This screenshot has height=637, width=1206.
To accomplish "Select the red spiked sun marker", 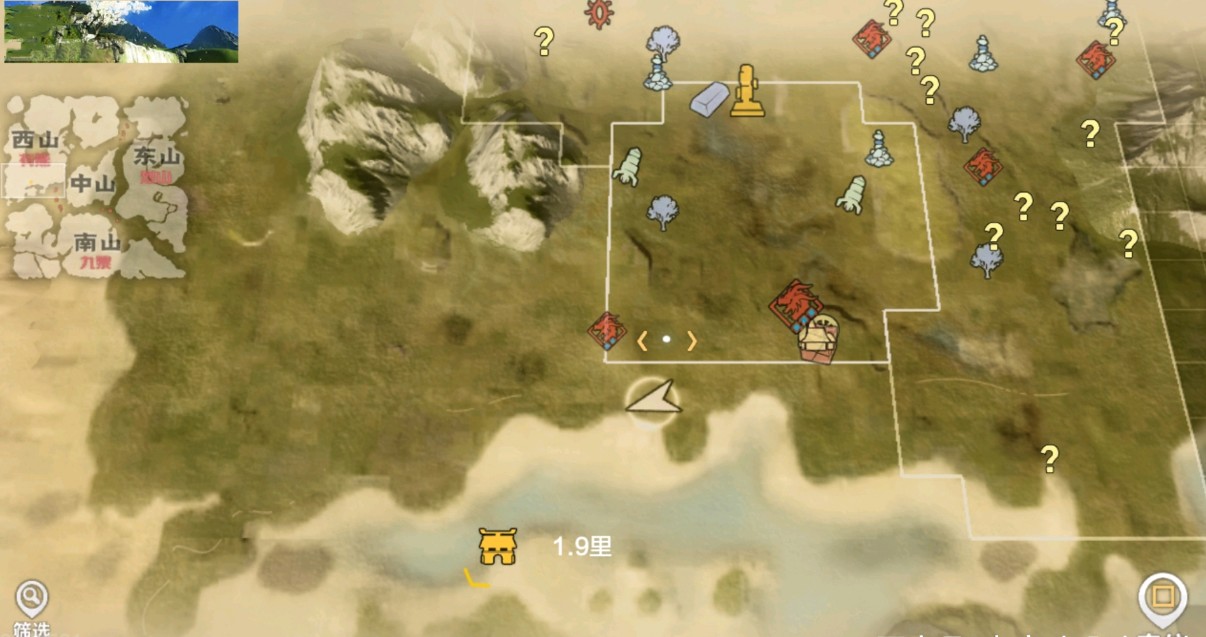I will coord(600,12).
